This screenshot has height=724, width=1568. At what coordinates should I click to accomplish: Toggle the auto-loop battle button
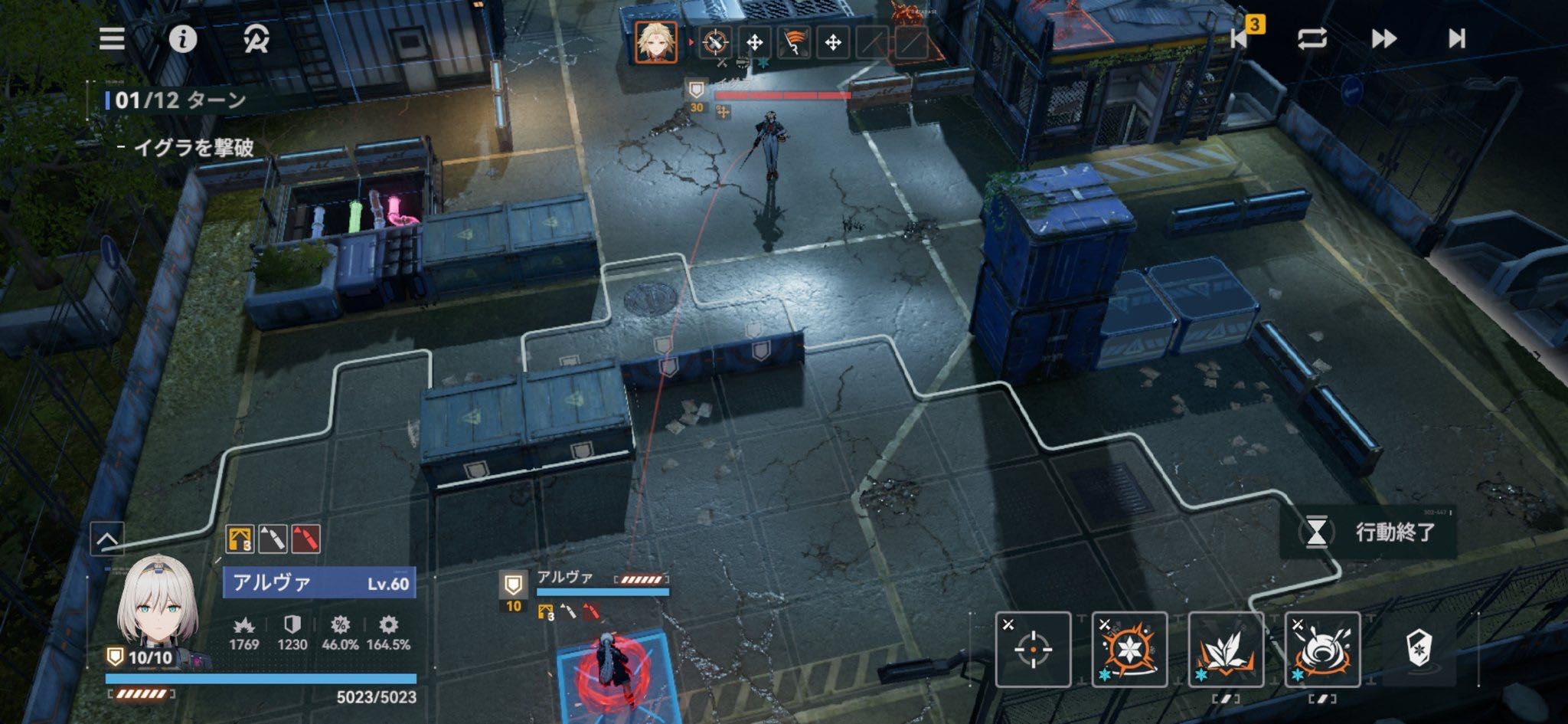click(1312, 38)
